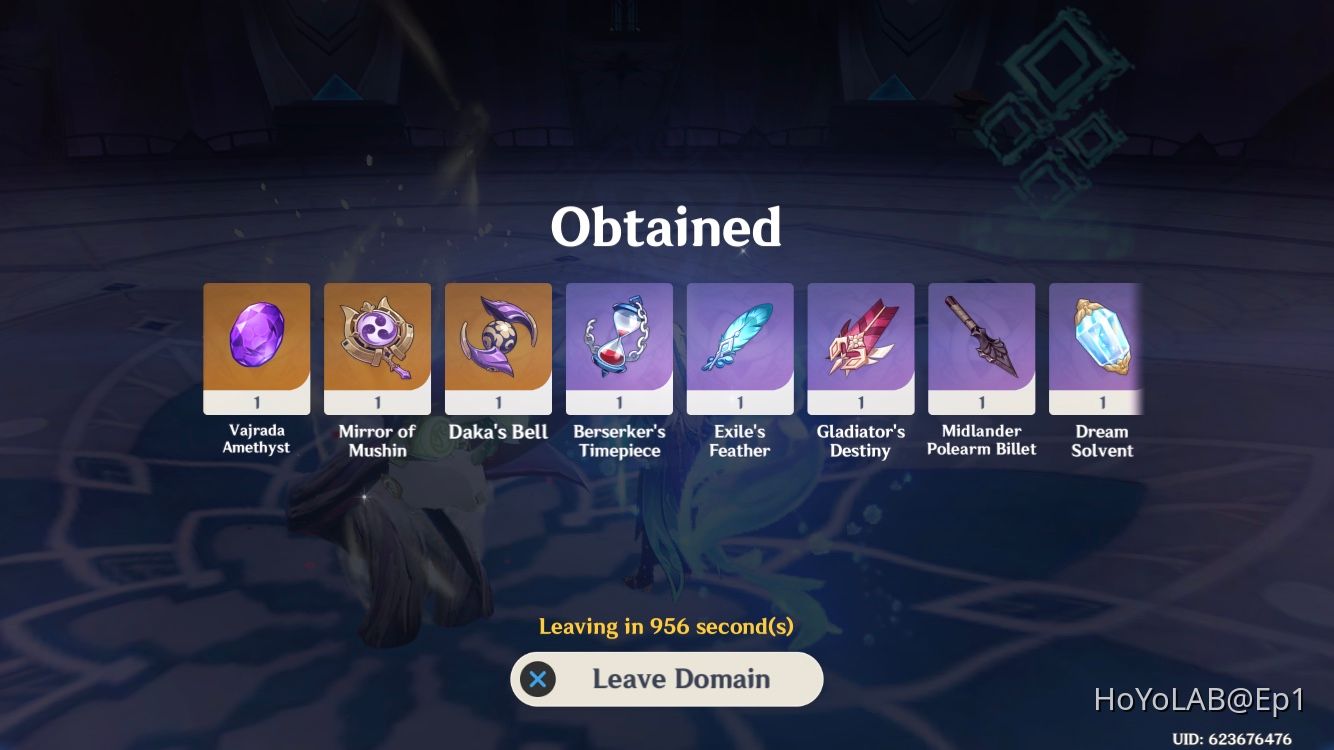Select the Vajrada Amethyst quantity label
The height and width of the screenshot is (750, 1334).
[x=256, y=401]
